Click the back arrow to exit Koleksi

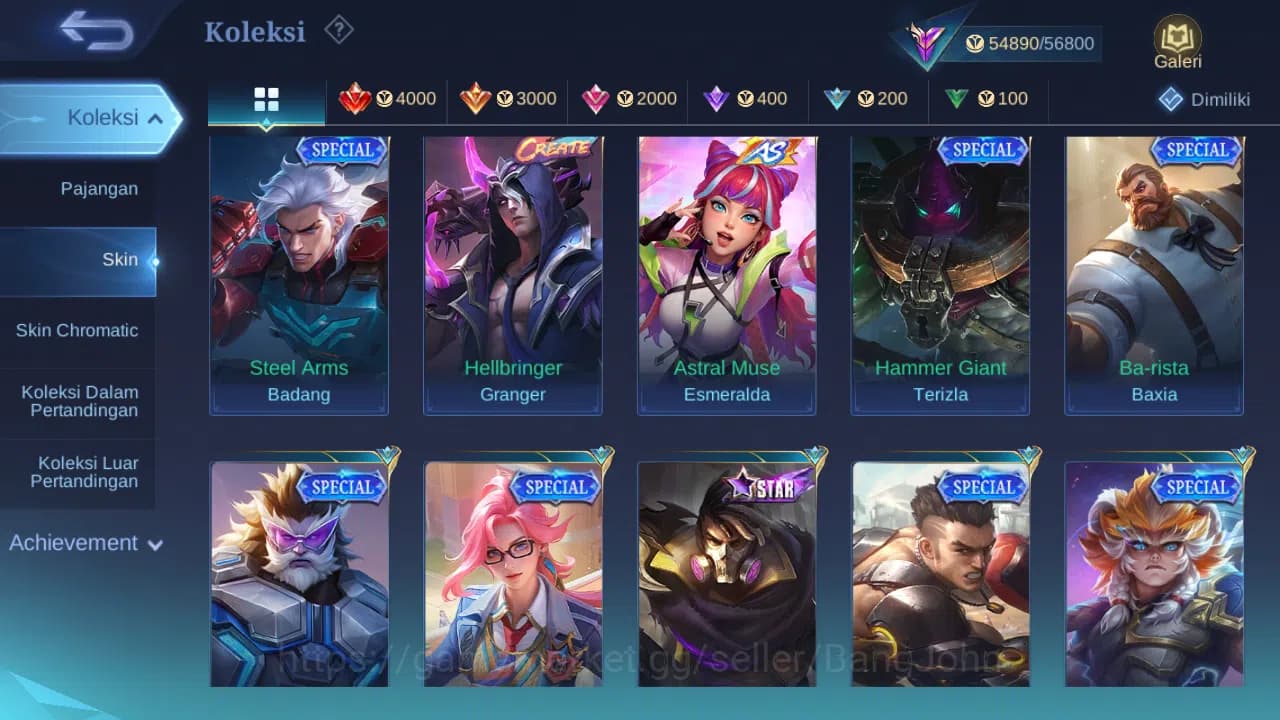(88, 30)
